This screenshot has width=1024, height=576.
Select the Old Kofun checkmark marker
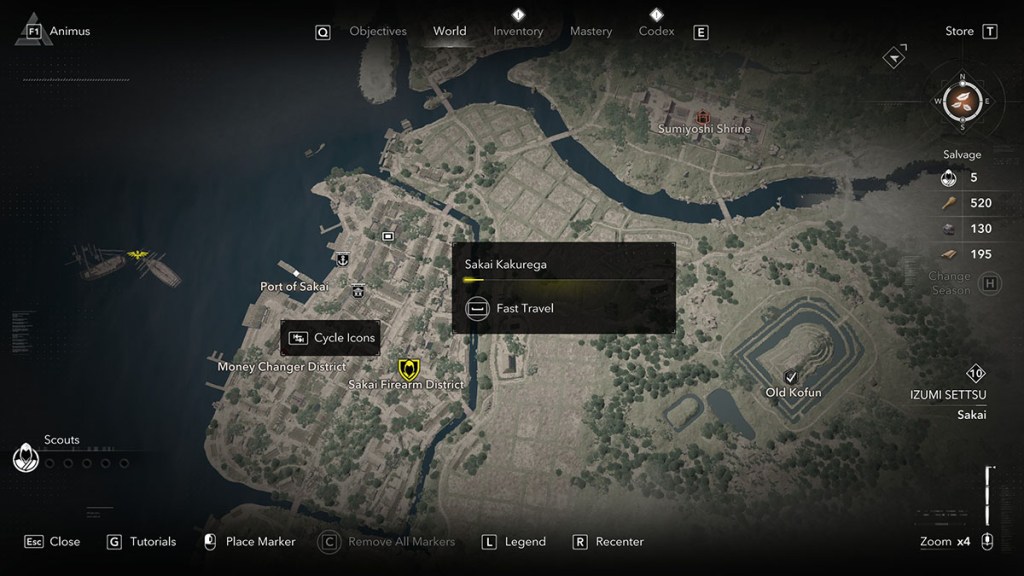coord(791,376)
